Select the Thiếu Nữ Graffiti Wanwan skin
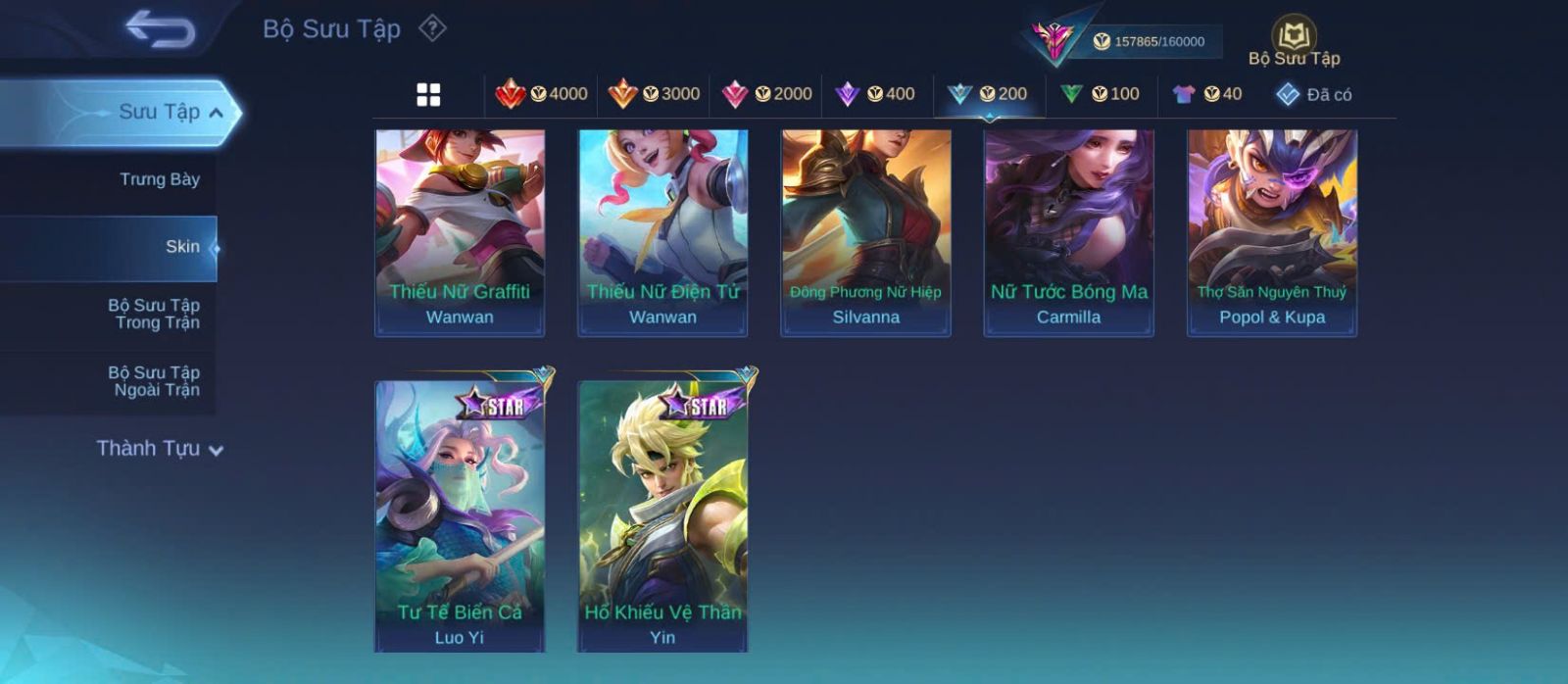 tap(460, 233)
